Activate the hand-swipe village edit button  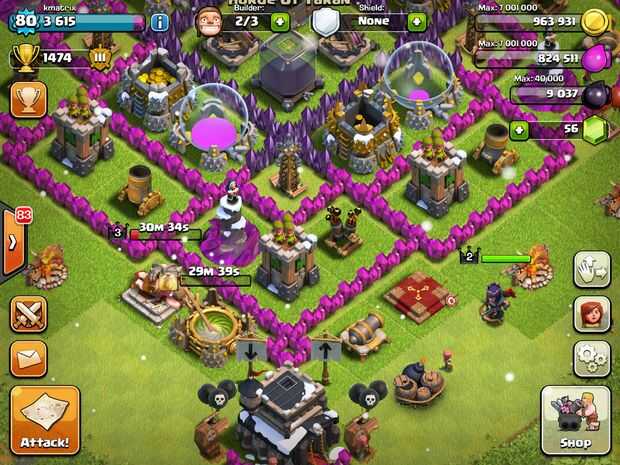point(592,269)
